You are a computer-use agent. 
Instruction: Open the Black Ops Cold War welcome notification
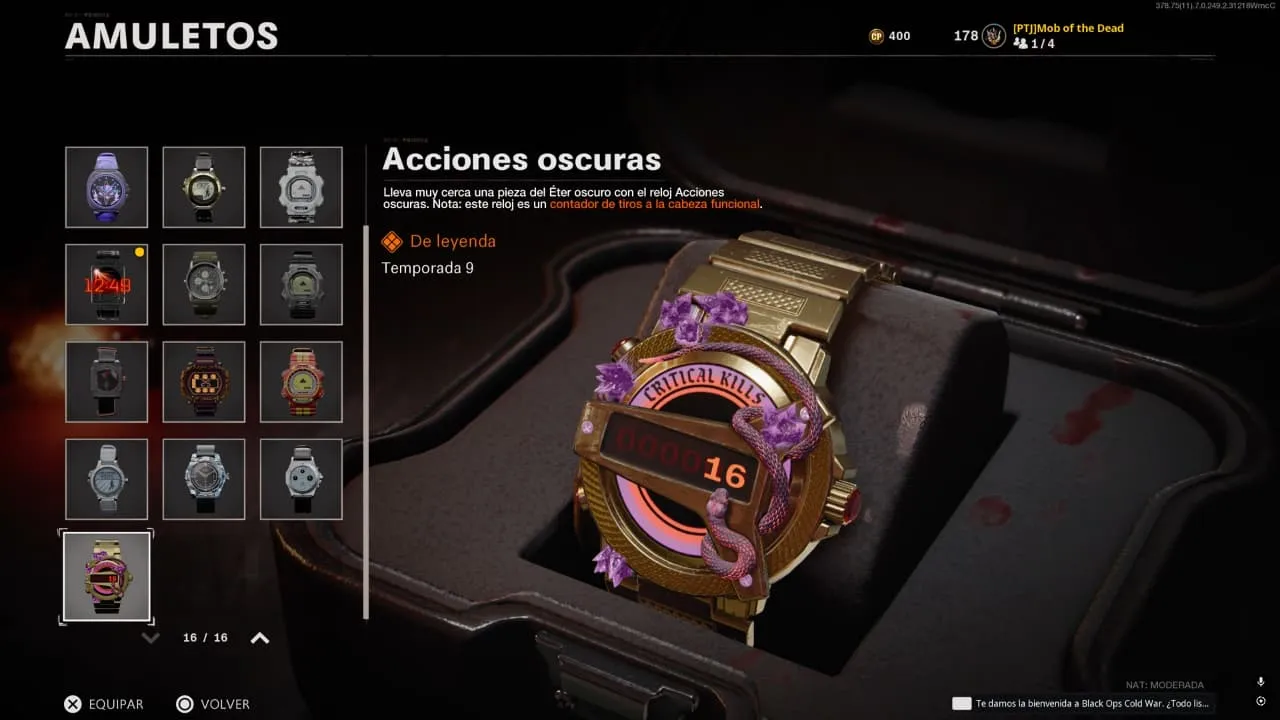[x=1083, y=703]
